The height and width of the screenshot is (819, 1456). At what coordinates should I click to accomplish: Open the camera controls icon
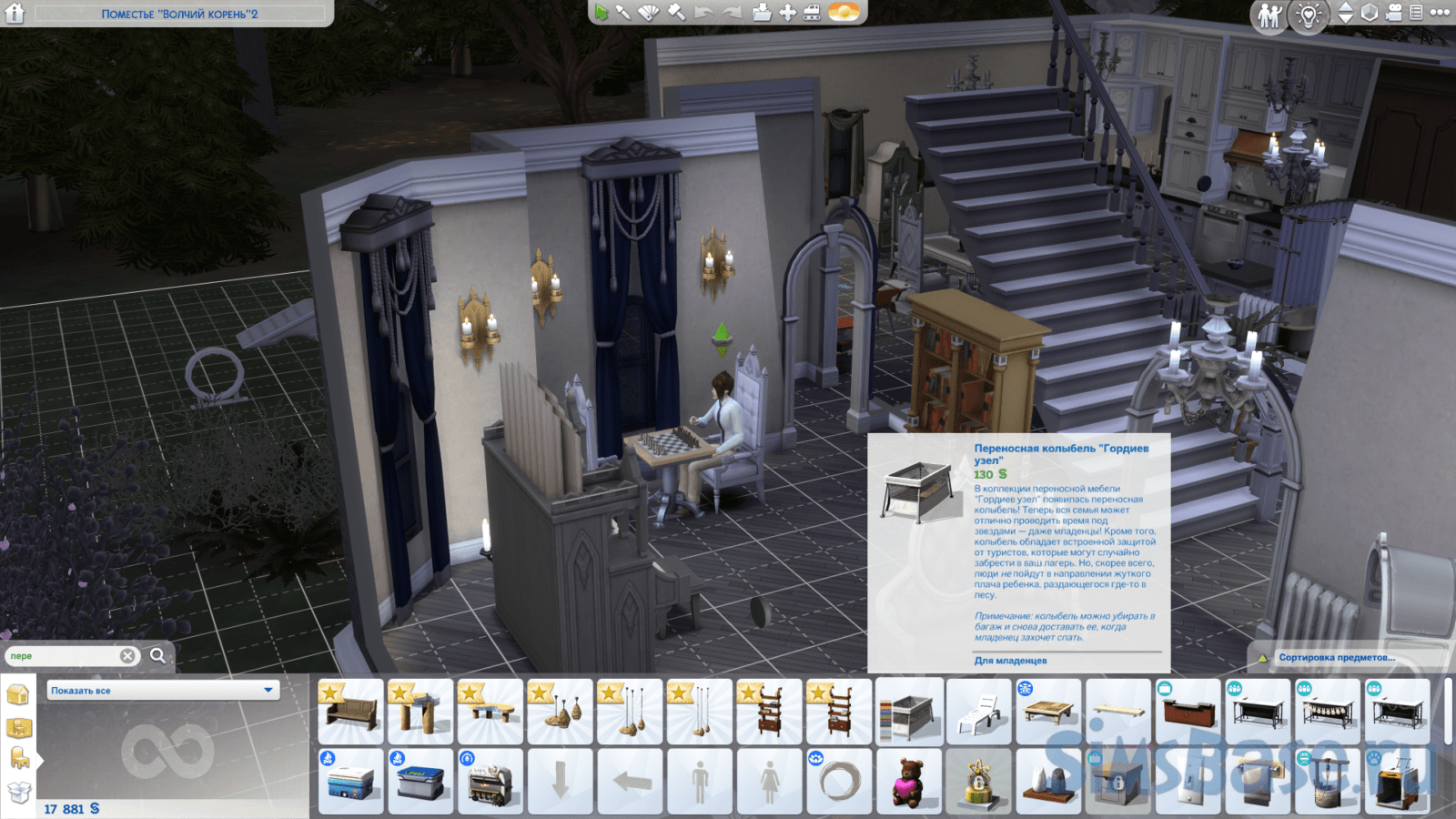(x=1393, y=13)
